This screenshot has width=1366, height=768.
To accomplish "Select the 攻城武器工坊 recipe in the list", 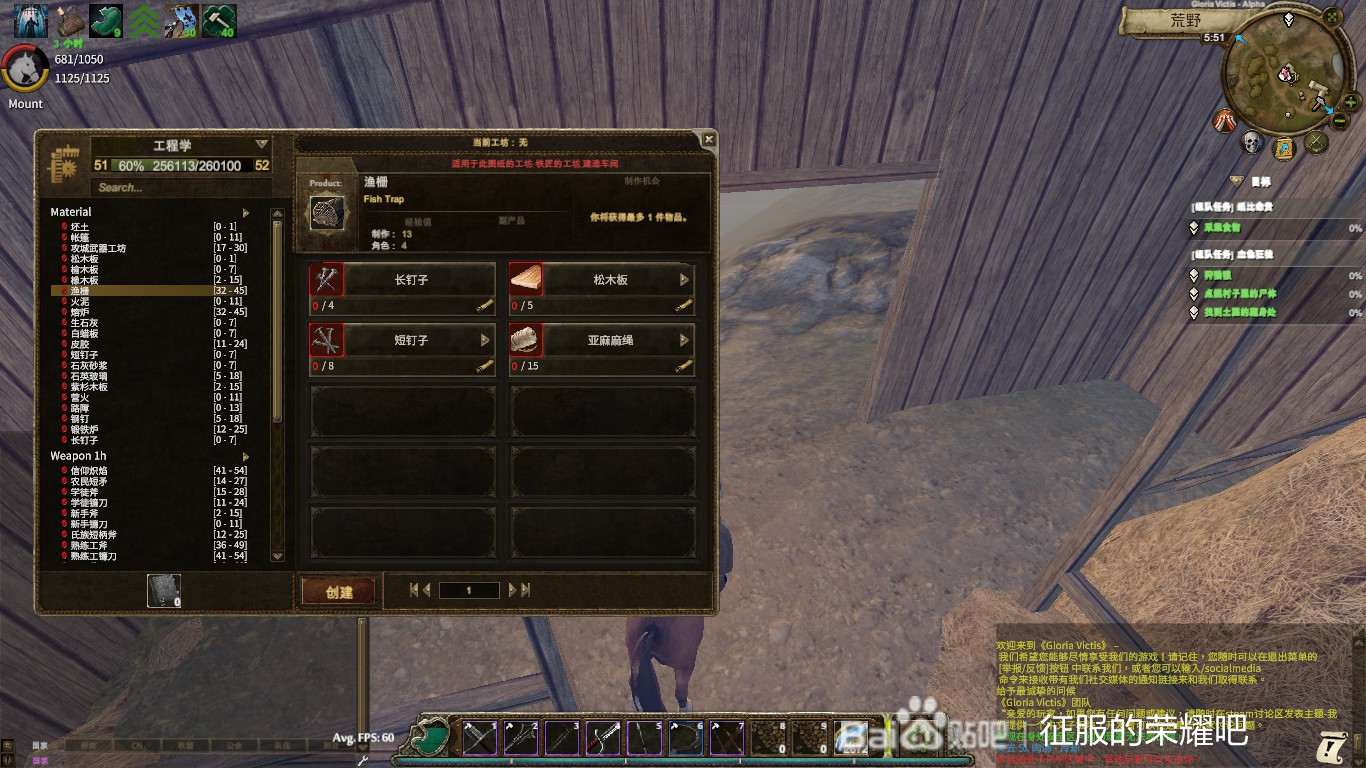I will pos(98,248).
